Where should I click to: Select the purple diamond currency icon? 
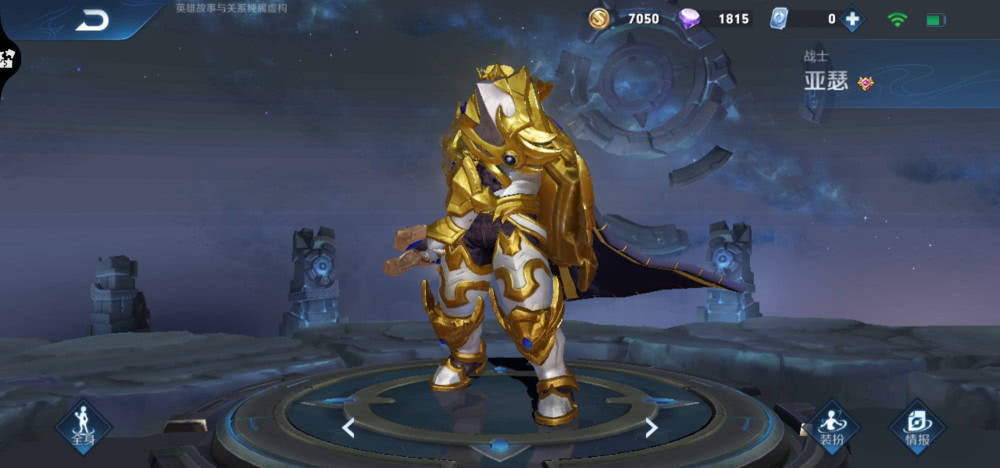coord(690,18)
